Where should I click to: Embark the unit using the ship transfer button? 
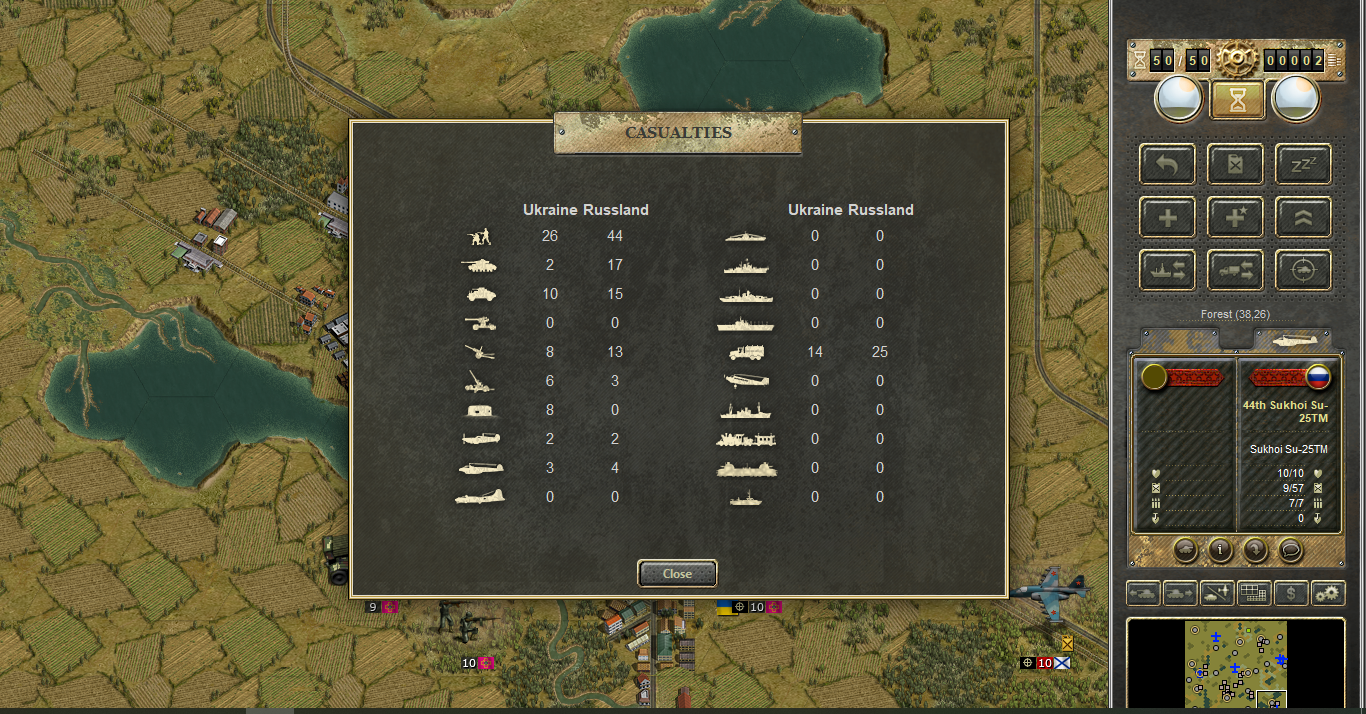coord(1167,270)
